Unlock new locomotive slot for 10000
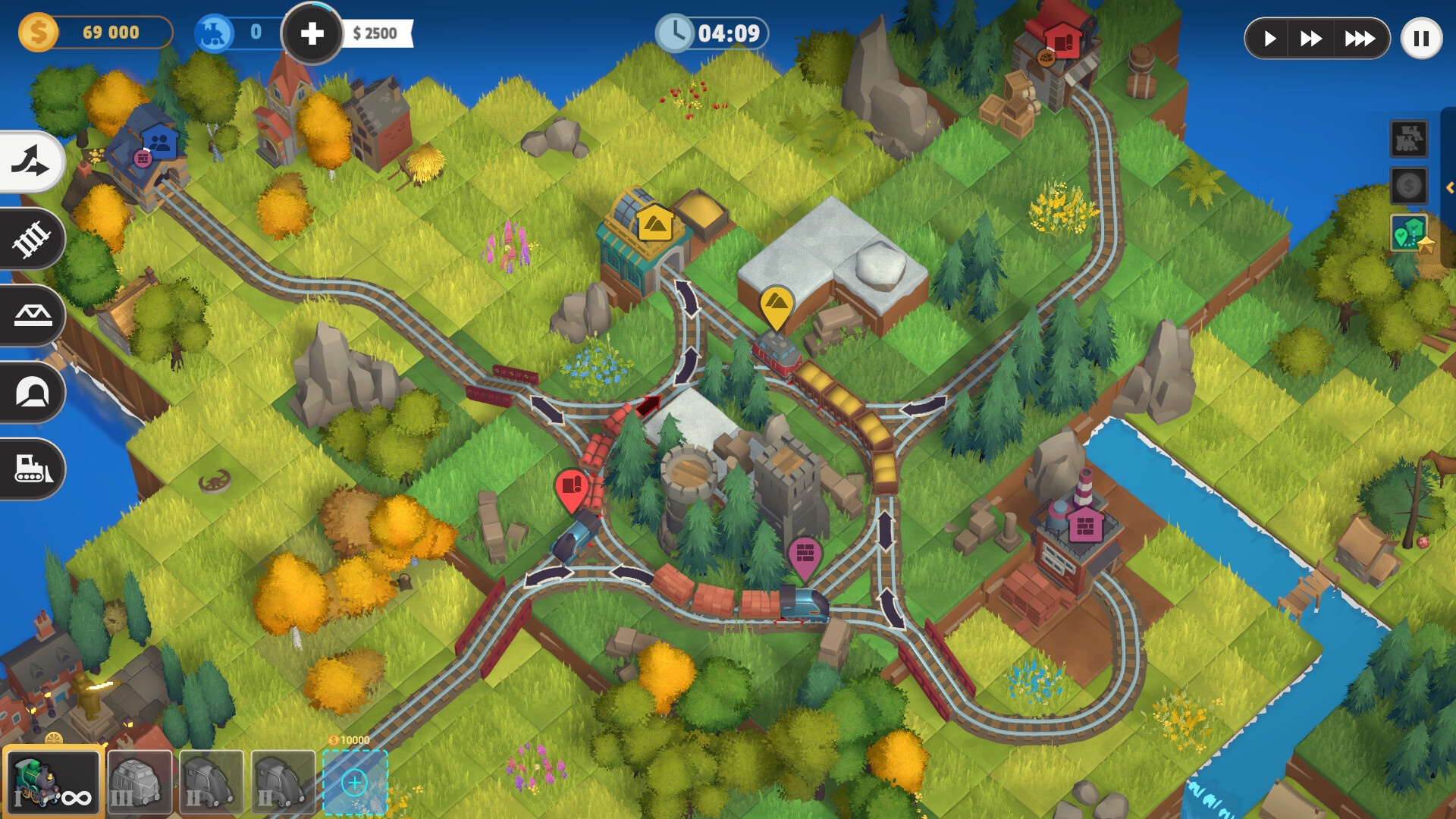Screen dimensions: 1456x819 [x=355, y=782]
